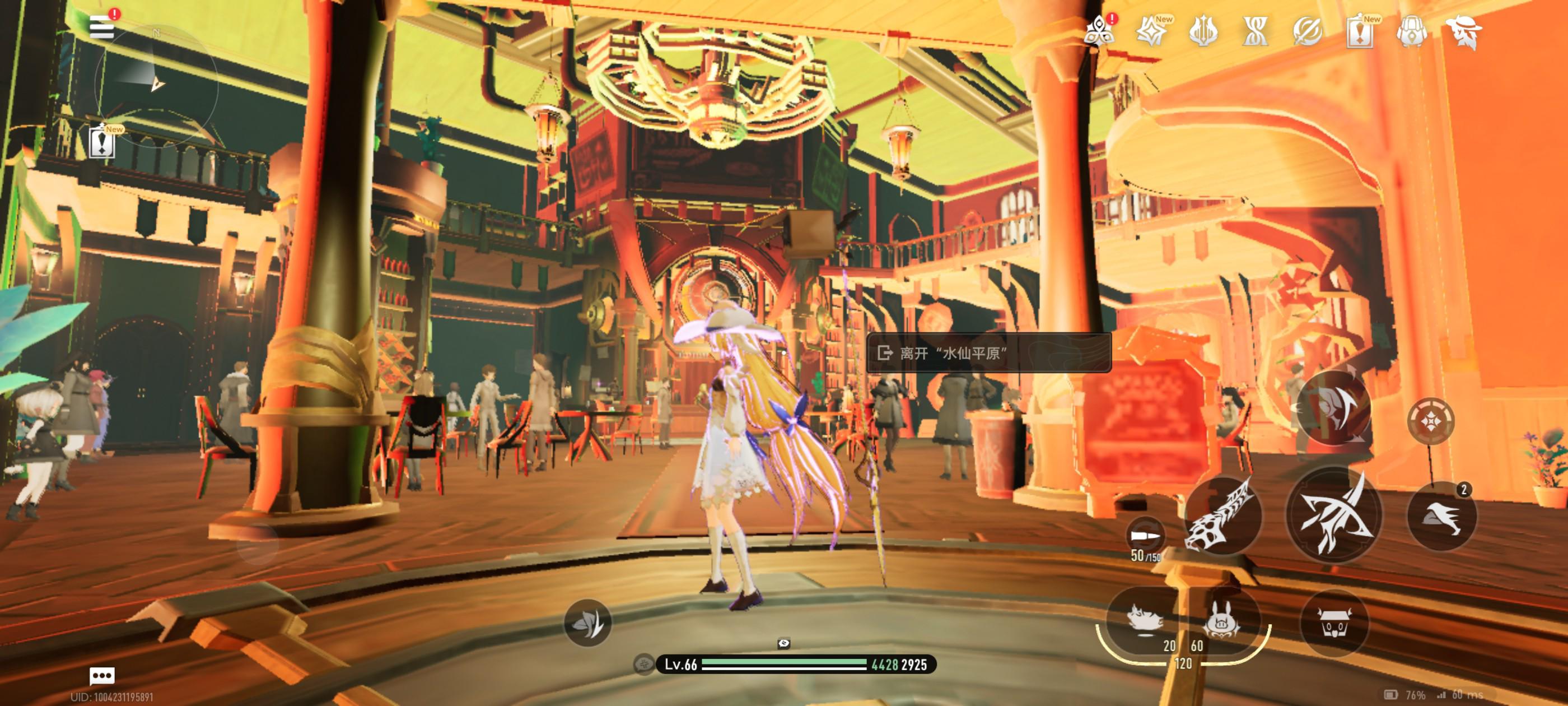Open the sword-in-circle weapon menu

point(1307,31)
